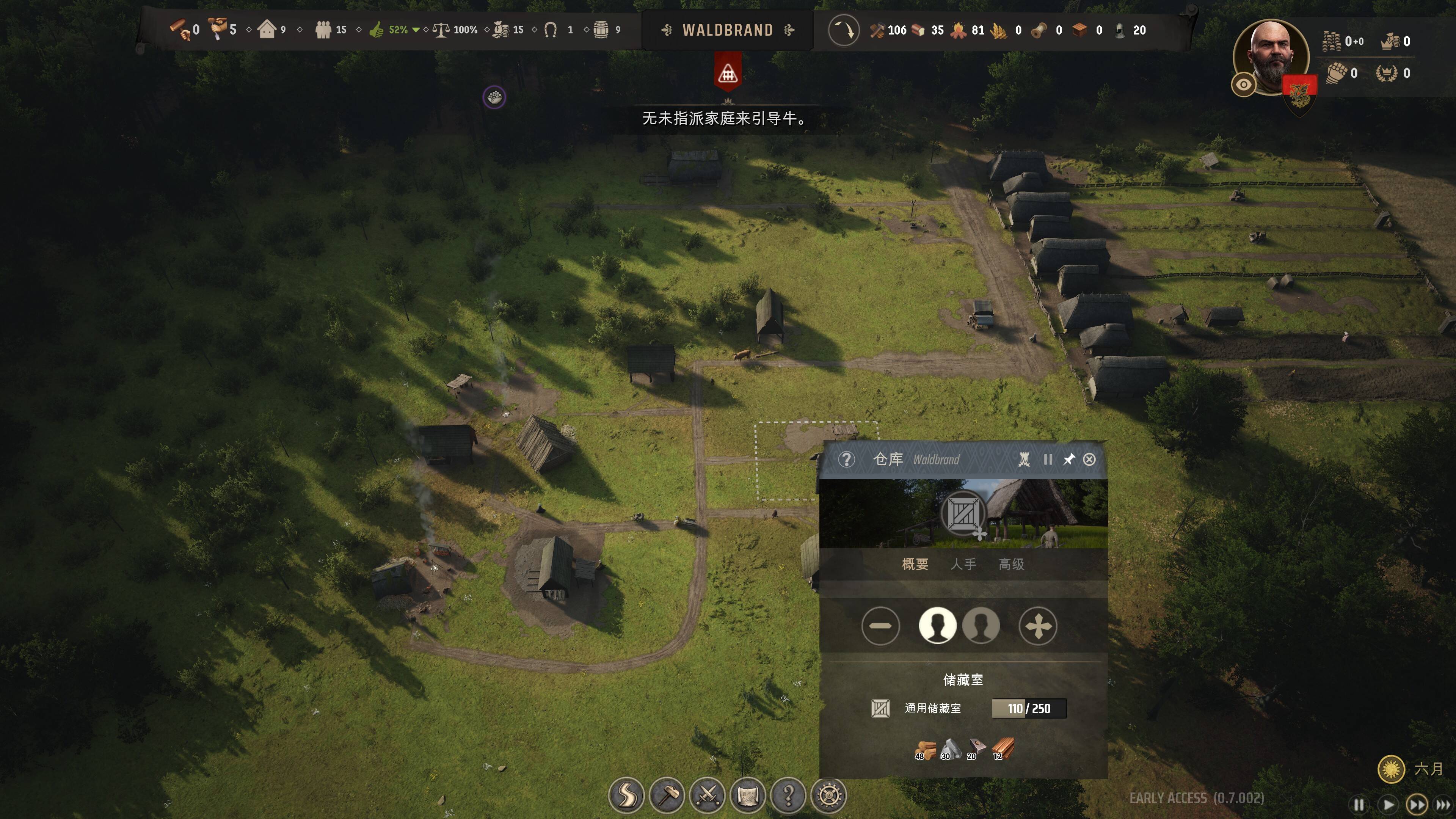Pause the game with the bottom-right speed control
This screenshot has width=1456, height=819.
point(1358,804)
